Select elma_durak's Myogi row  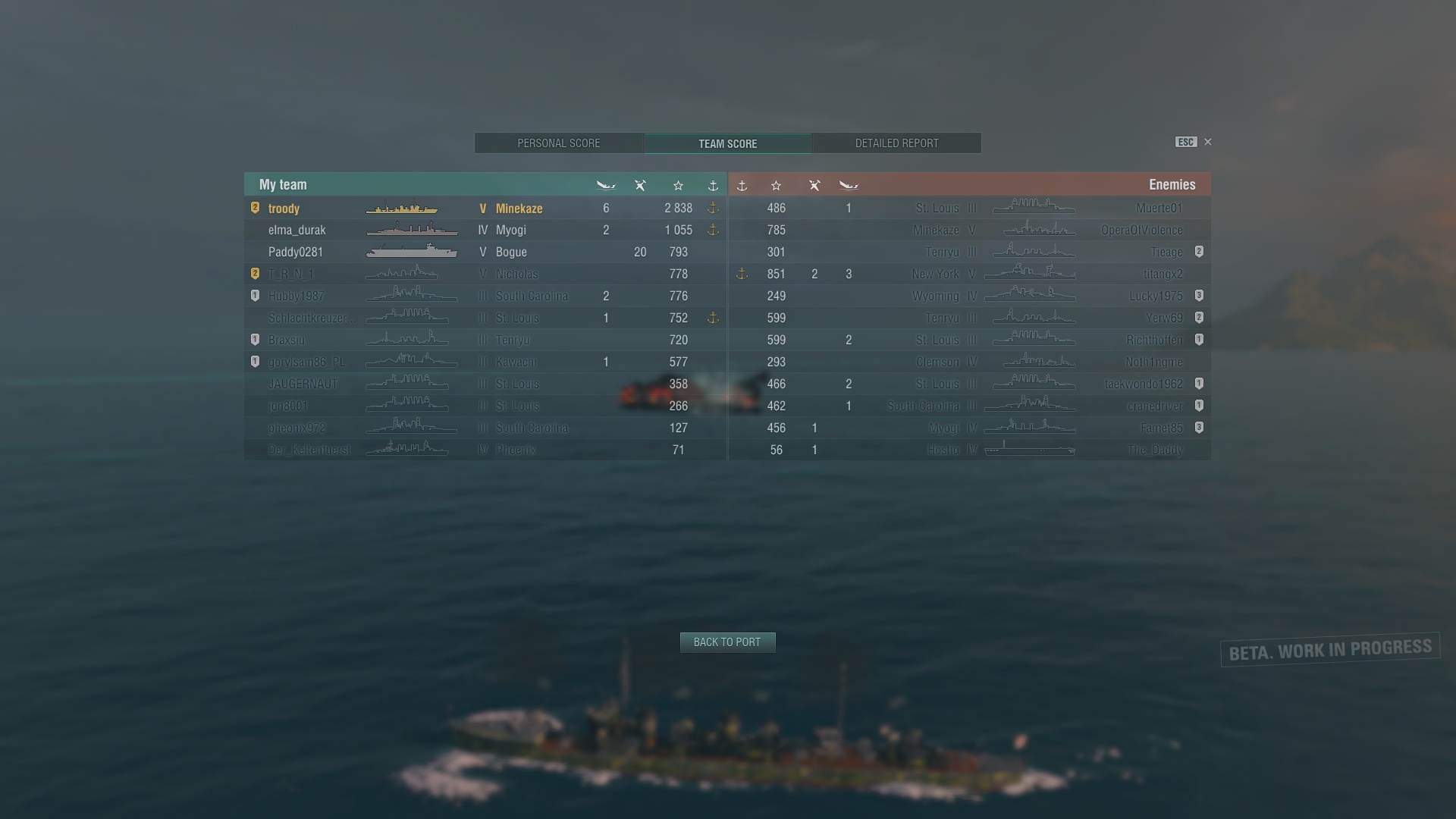(x=485, y=231)
